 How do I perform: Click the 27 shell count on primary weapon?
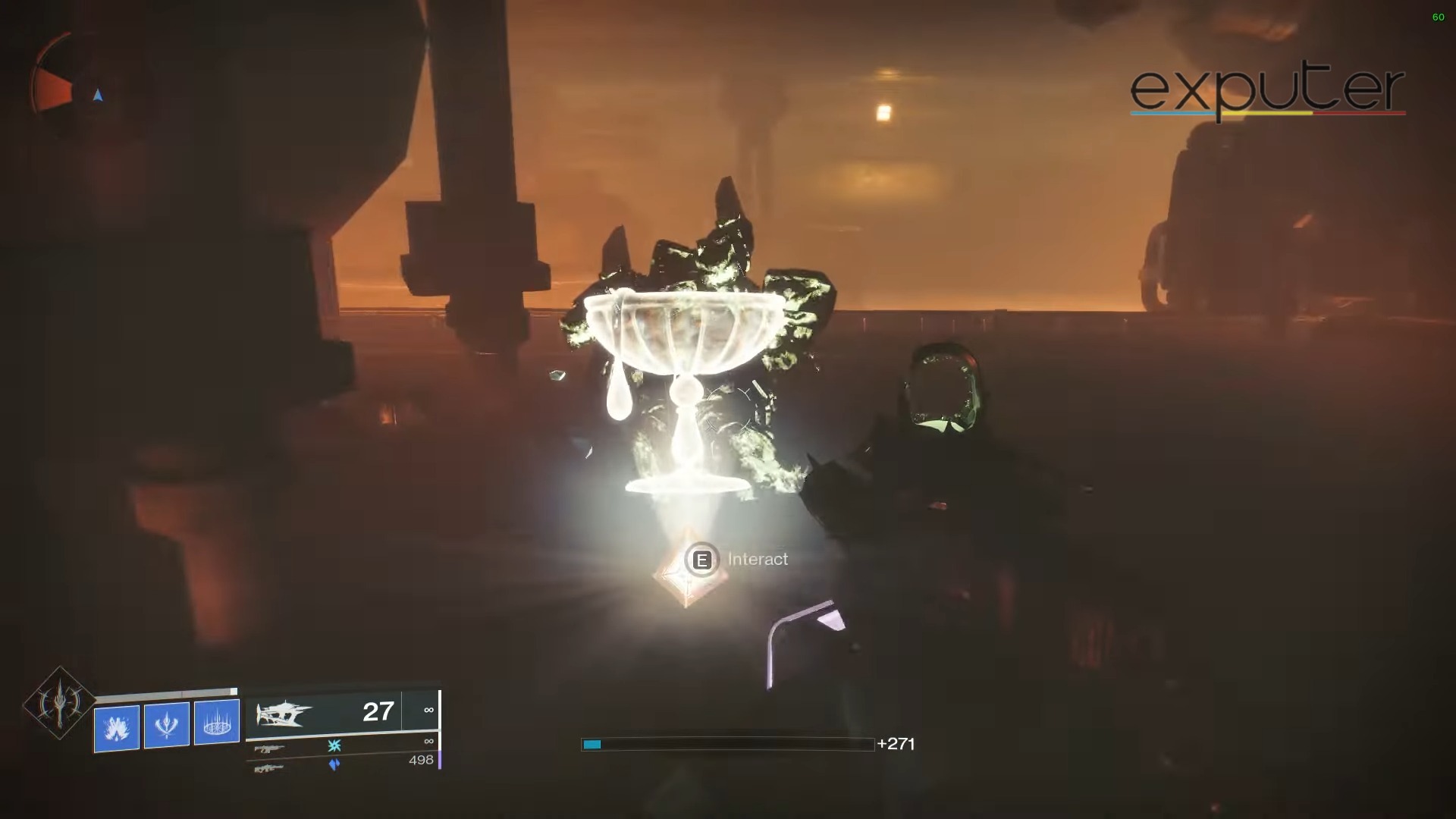(x=378, y=712)
